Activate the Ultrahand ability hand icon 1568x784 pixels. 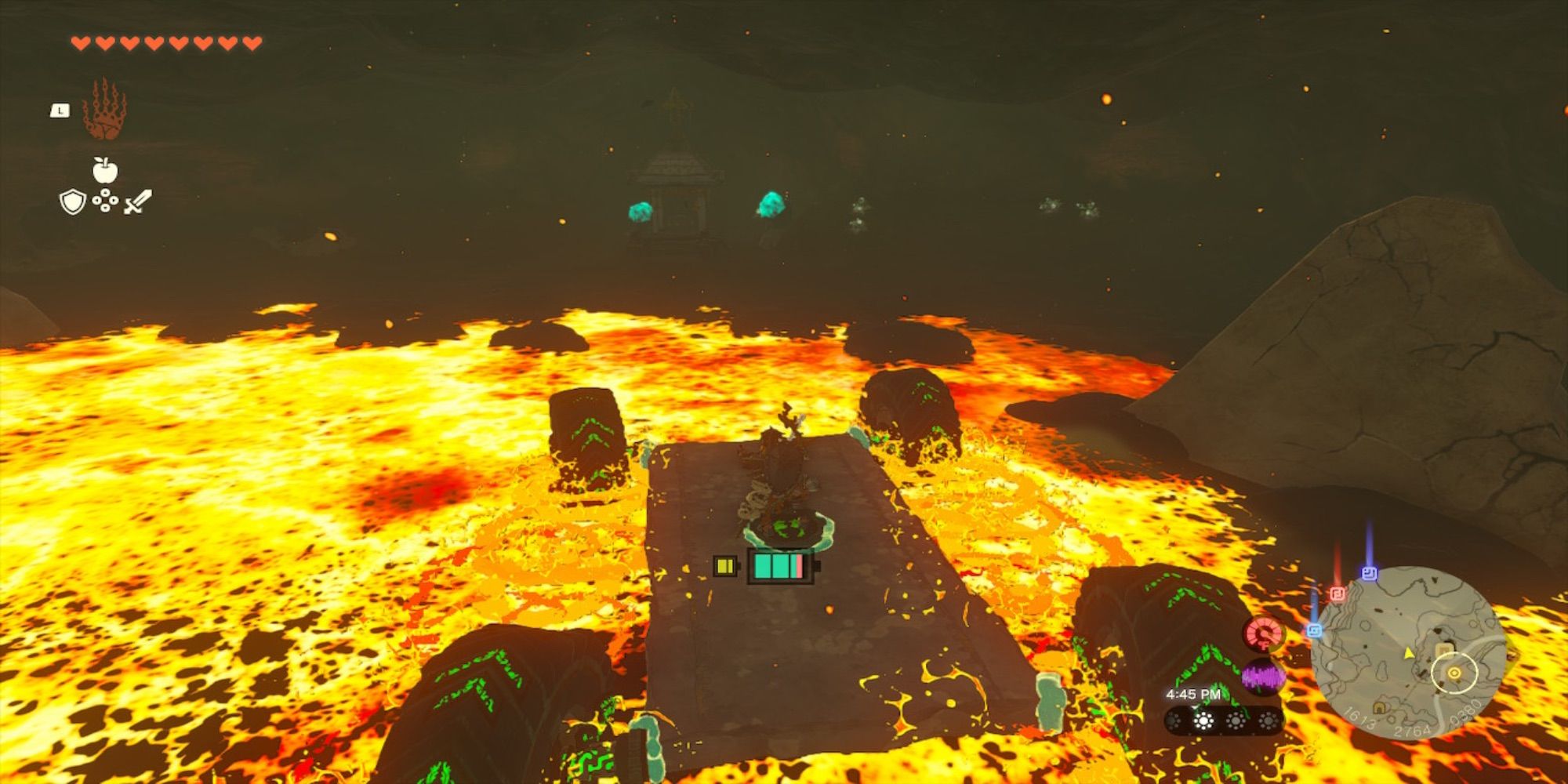pos(104,110)
